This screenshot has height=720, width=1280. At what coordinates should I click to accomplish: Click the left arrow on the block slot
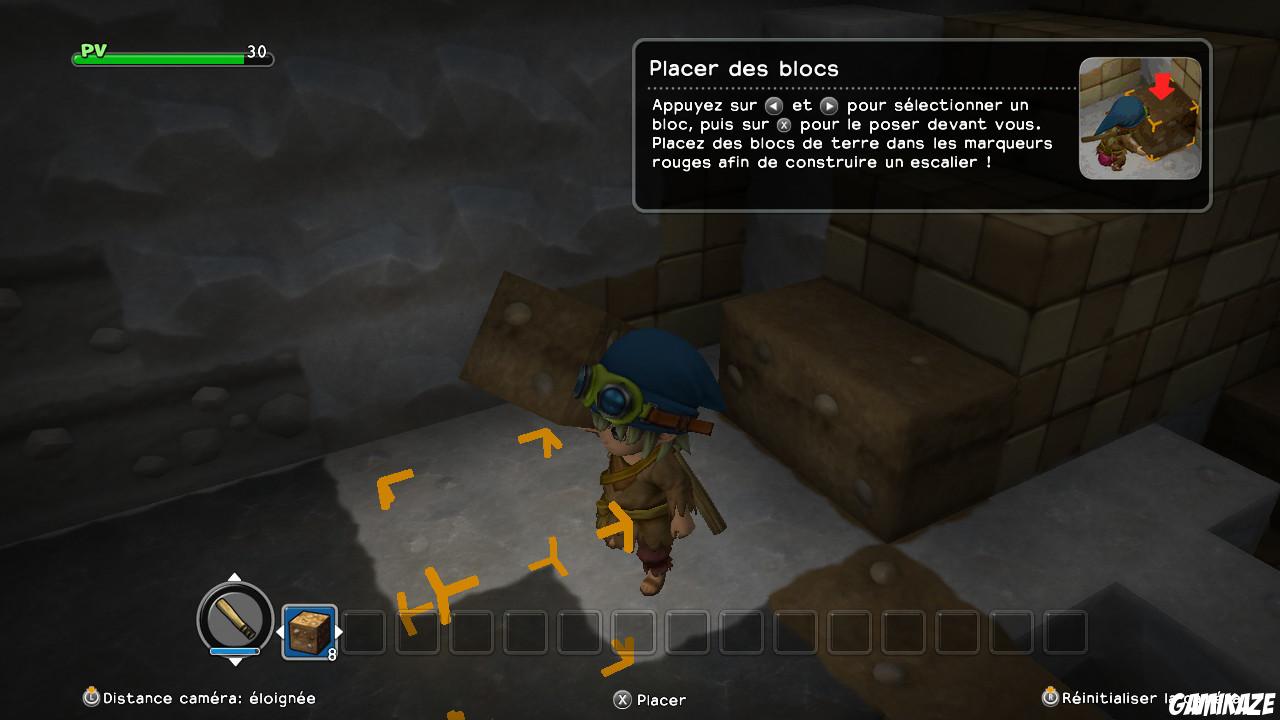[x=280, y=632]
